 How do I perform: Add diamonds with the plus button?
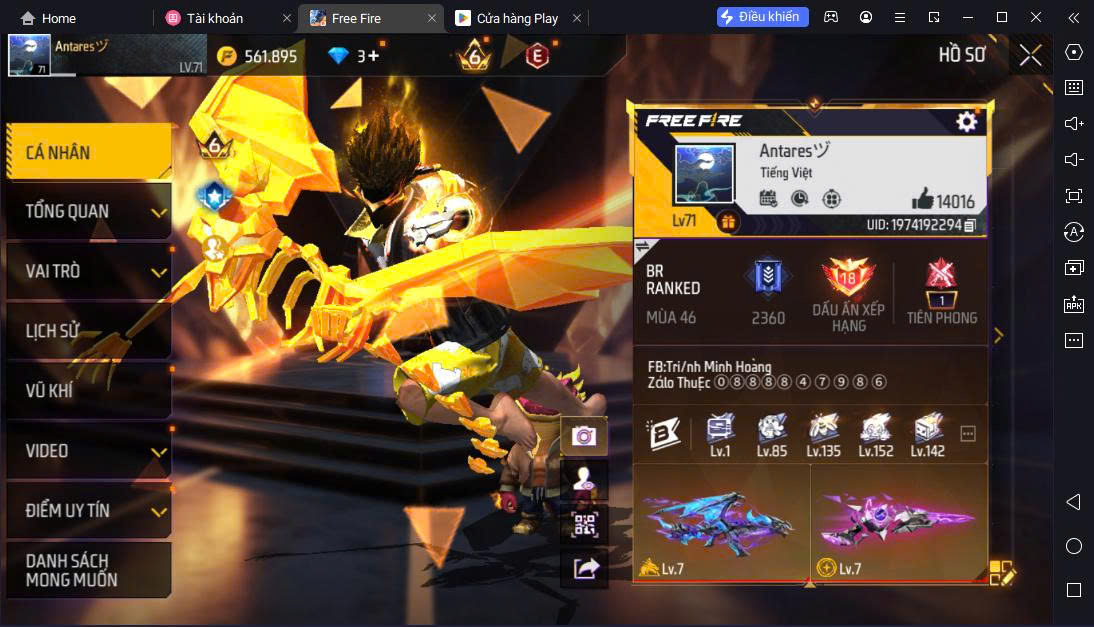[374, 56]
